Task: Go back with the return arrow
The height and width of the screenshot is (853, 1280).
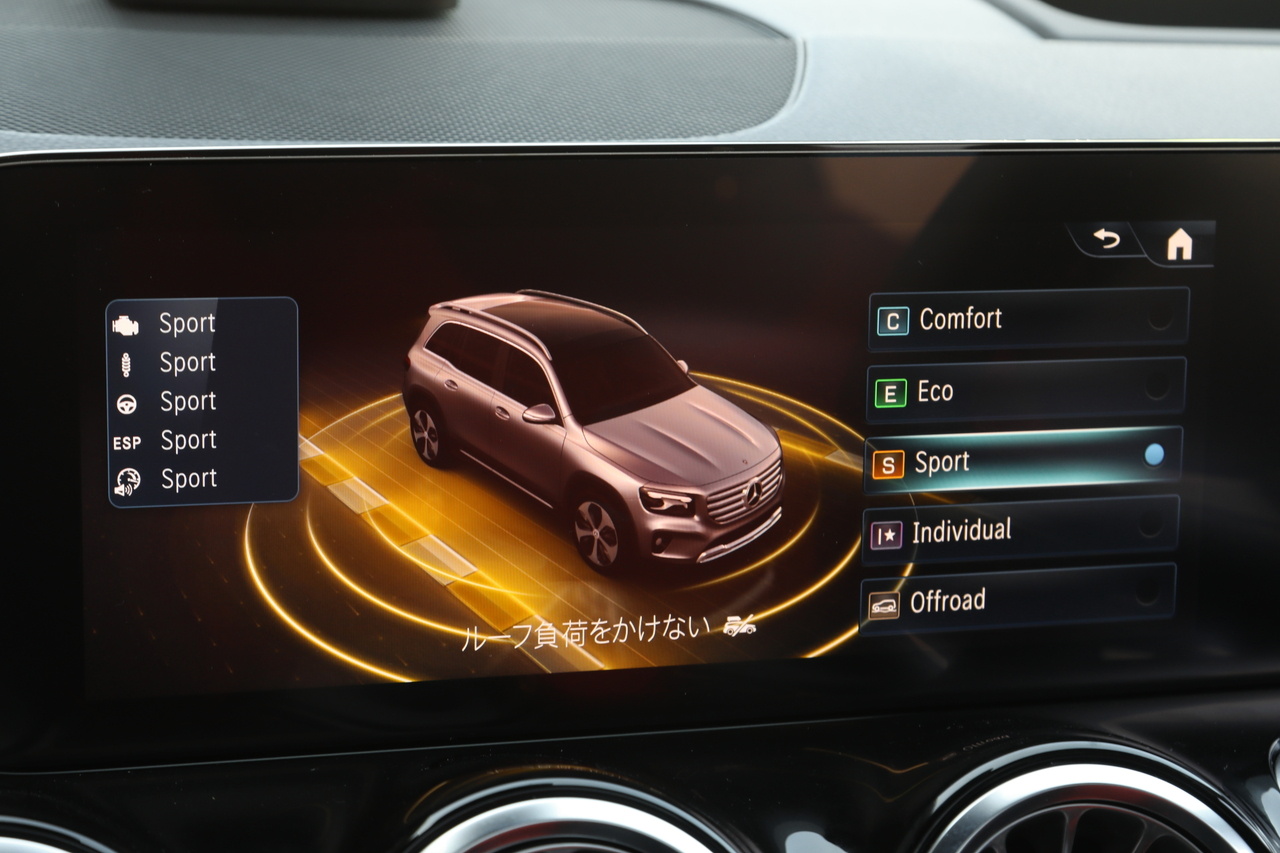Action: tap(1106, 240)
